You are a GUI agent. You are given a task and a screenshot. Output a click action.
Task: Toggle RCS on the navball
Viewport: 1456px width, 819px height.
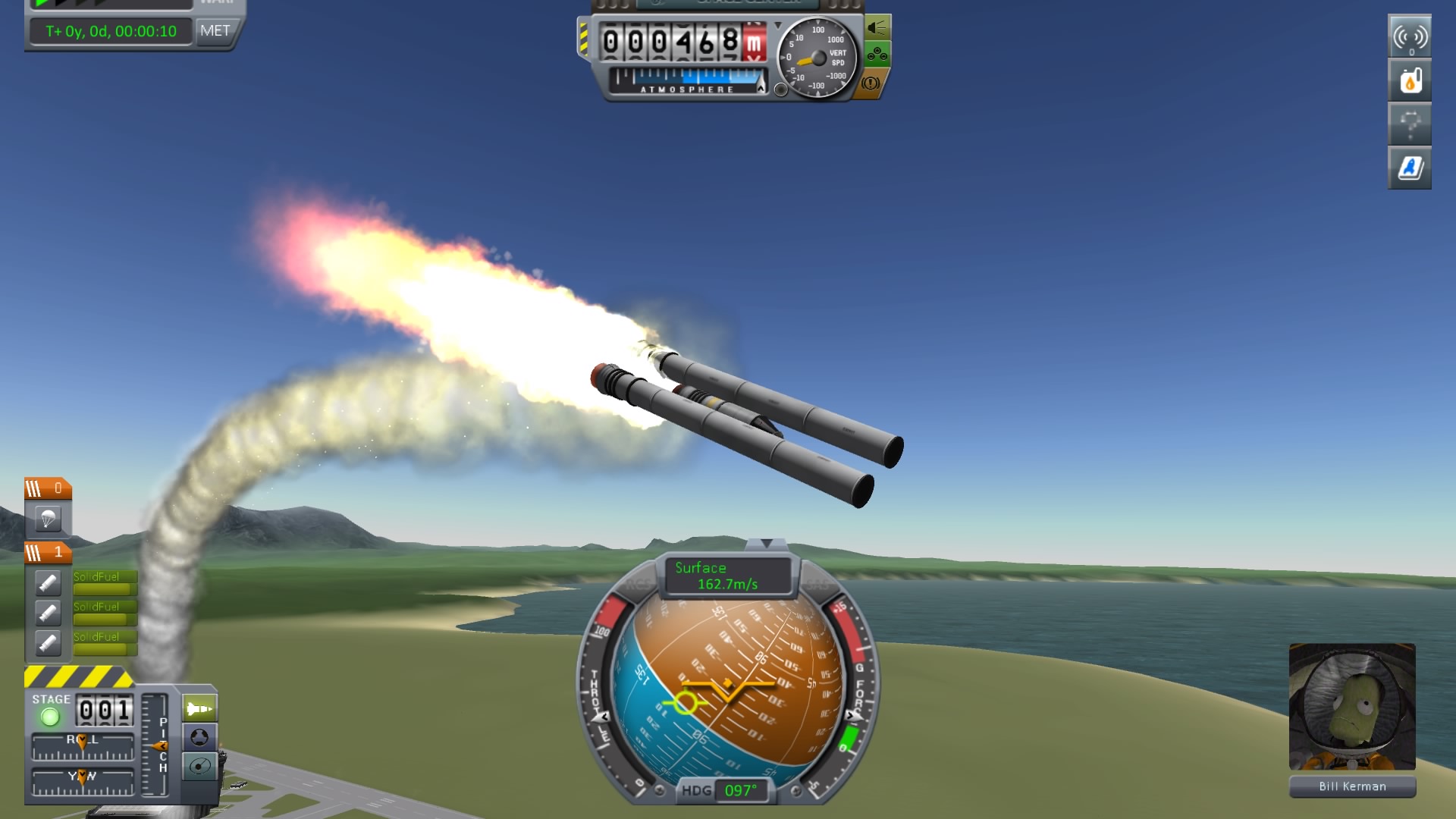639,585
